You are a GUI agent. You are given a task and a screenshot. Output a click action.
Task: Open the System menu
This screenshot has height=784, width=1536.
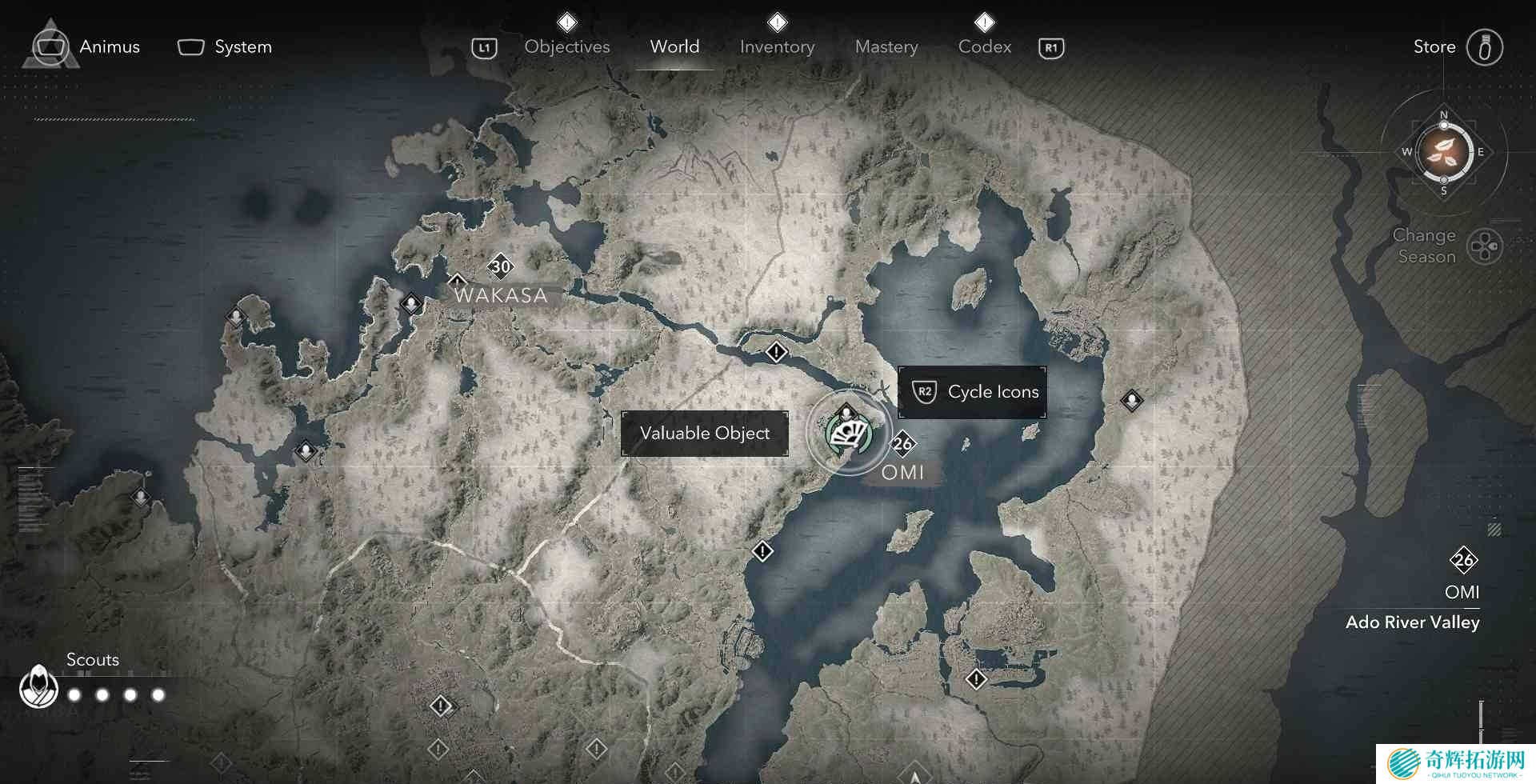pyautogui.click(x=225, y=47)
